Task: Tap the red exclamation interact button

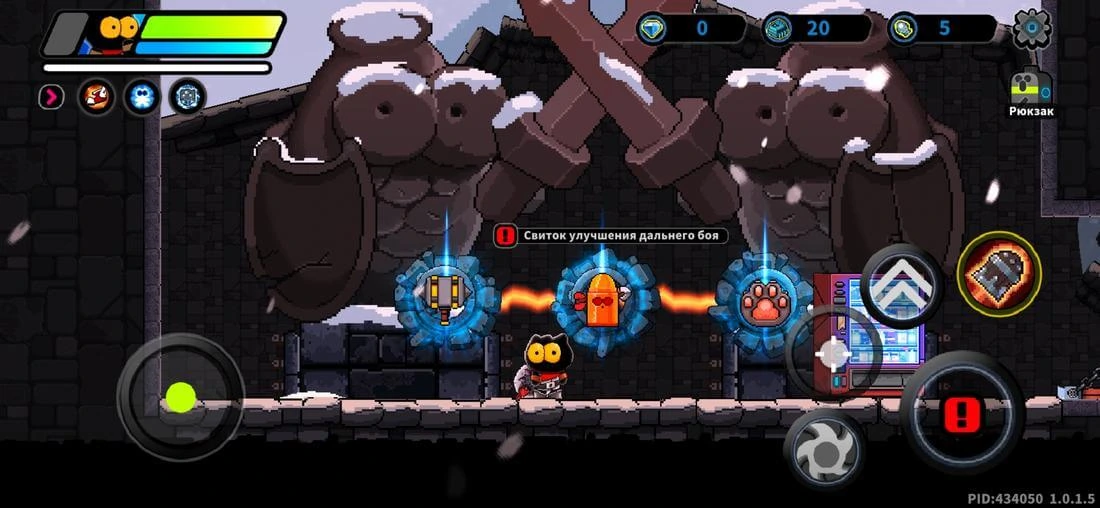Action: point(963,412)
